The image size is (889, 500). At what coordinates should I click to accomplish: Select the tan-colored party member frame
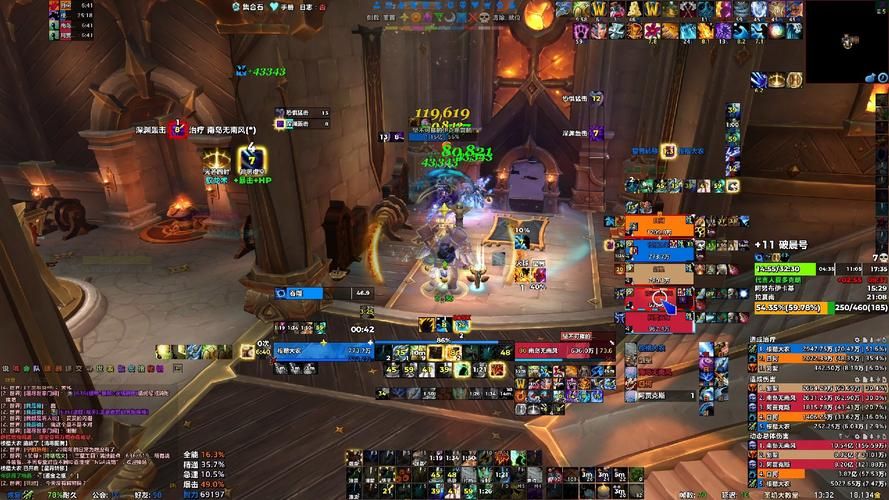[x=659, y=271]
